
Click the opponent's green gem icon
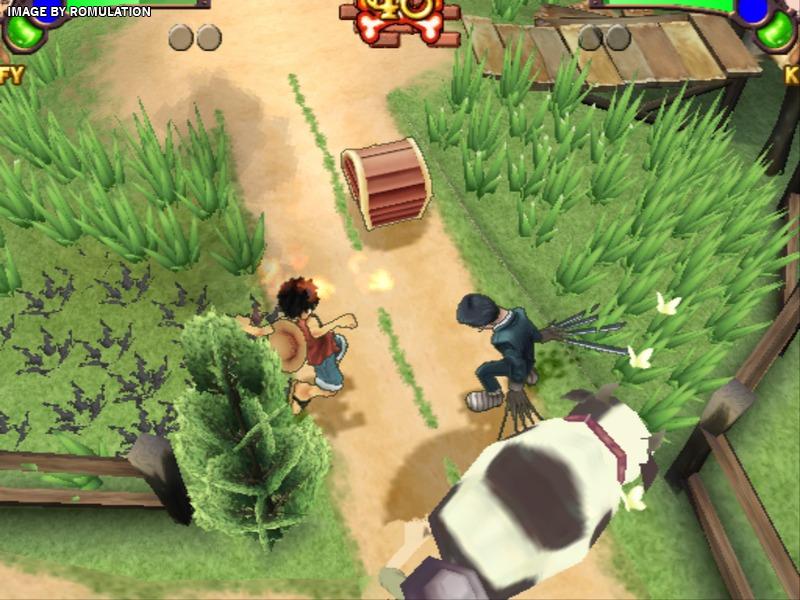tap(778, 34)
